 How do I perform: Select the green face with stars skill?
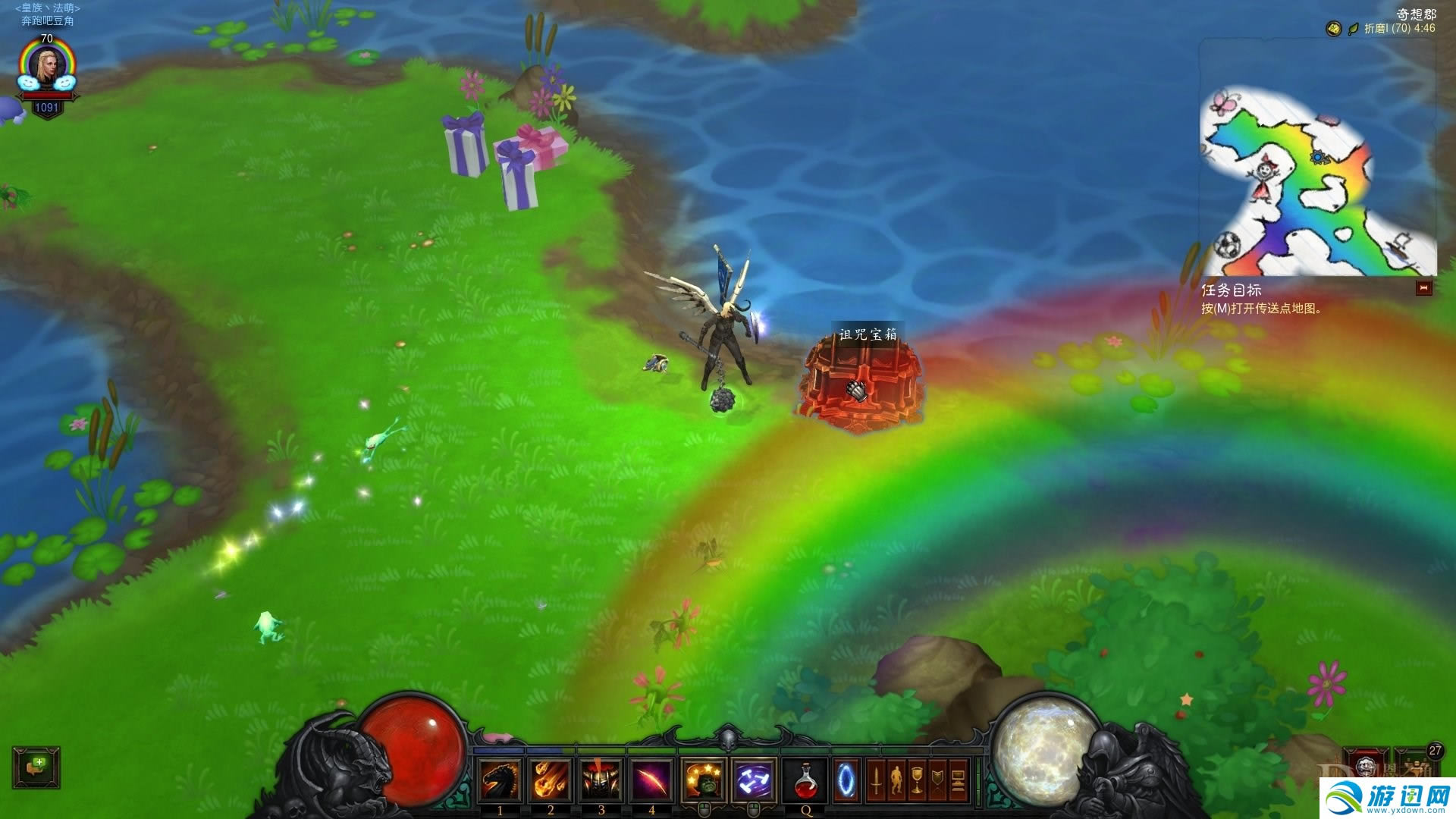(704, 780)
